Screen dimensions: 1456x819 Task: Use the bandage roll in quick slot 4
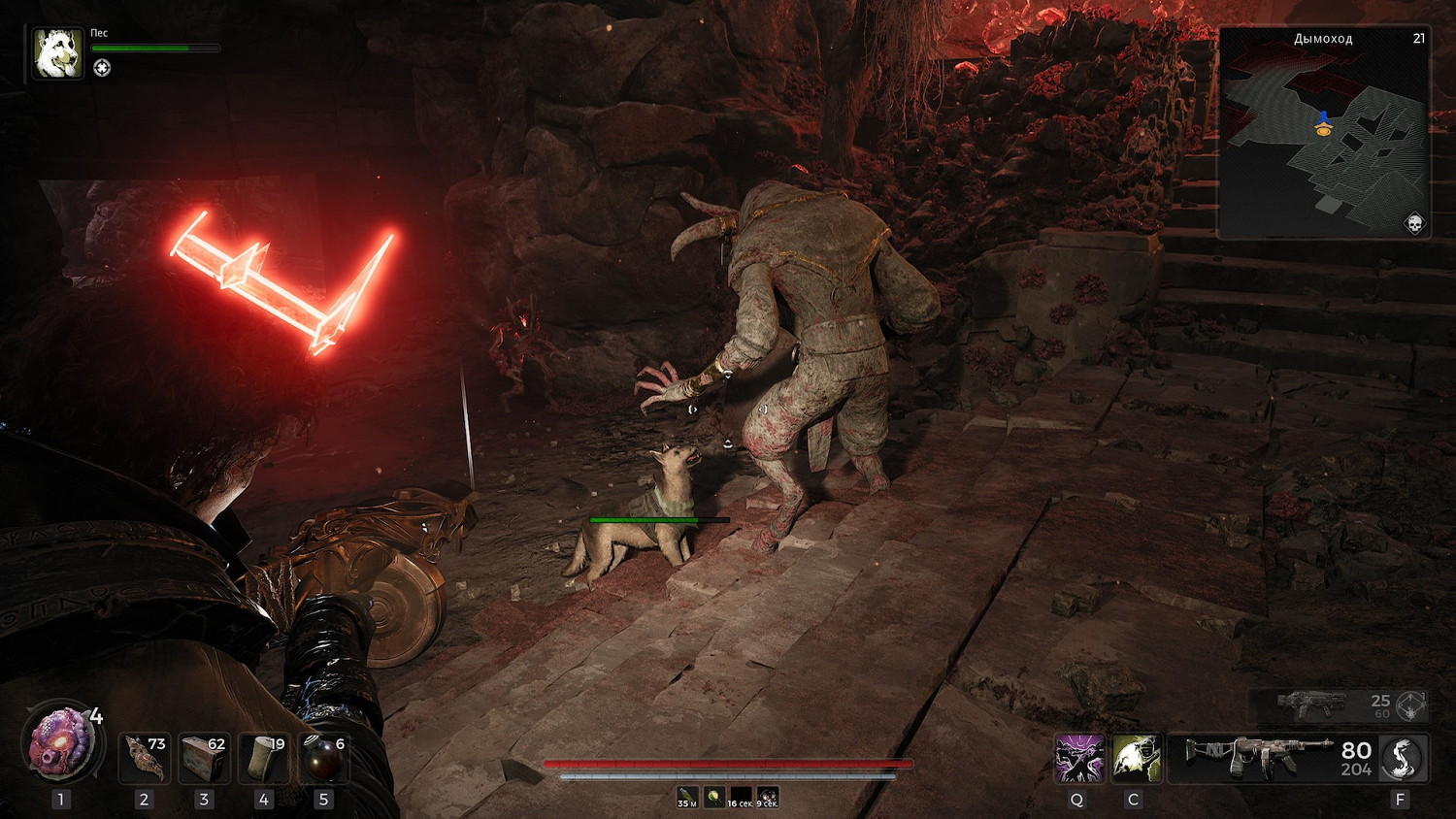coord(264,758)
